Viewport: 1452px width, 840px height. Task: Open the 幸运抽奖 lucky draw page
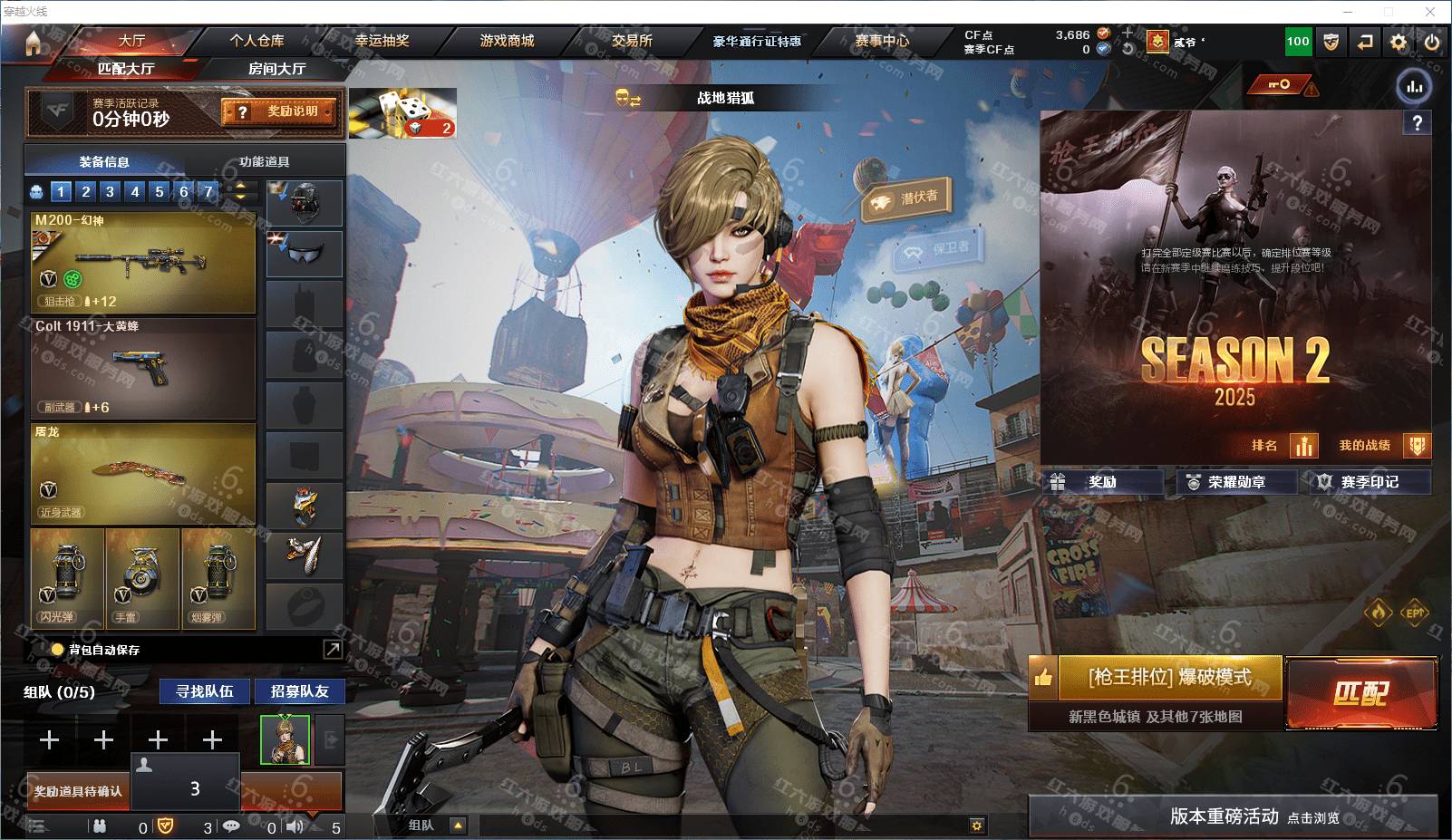point(382,41)
